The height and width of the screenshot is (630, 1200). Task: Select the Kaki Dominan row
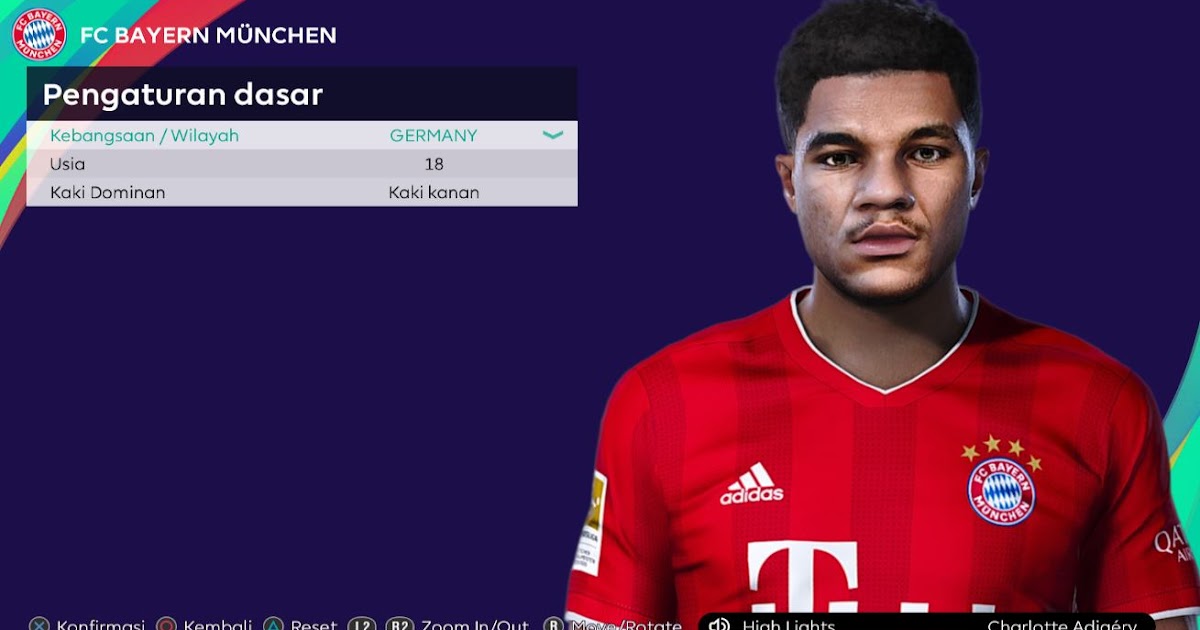[300, 192]
